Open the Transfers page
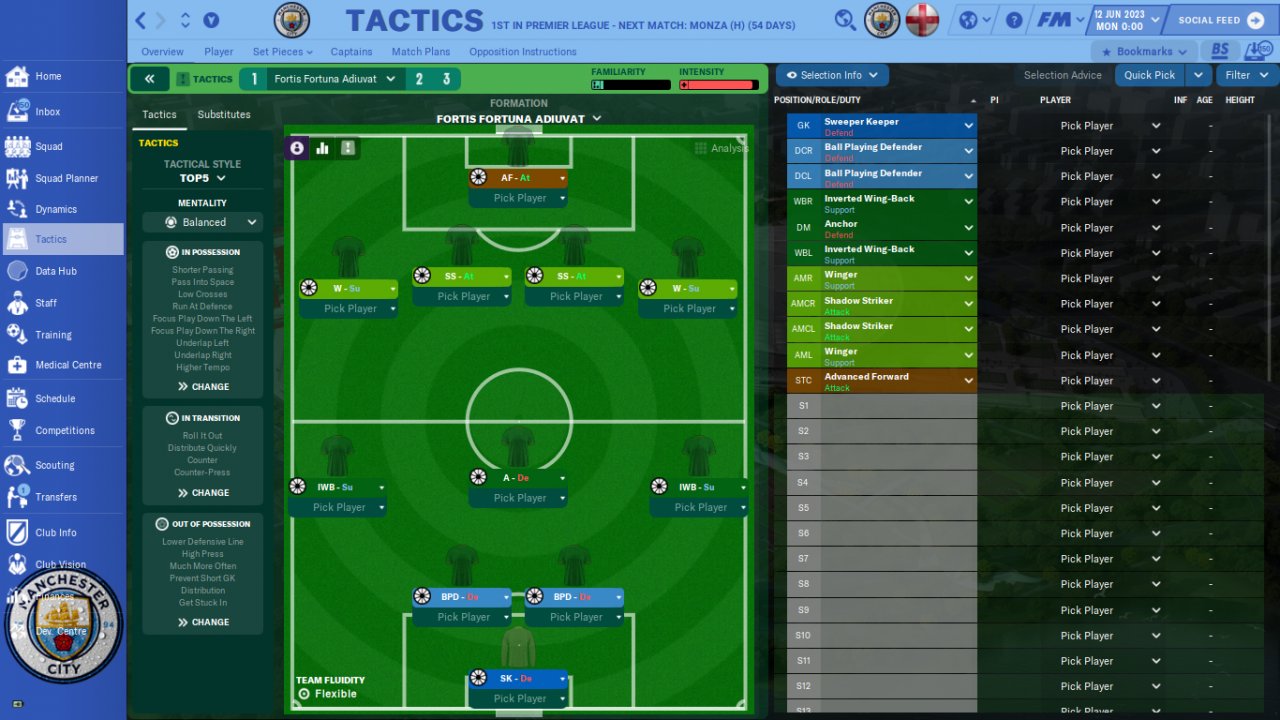 coord(55,497)
